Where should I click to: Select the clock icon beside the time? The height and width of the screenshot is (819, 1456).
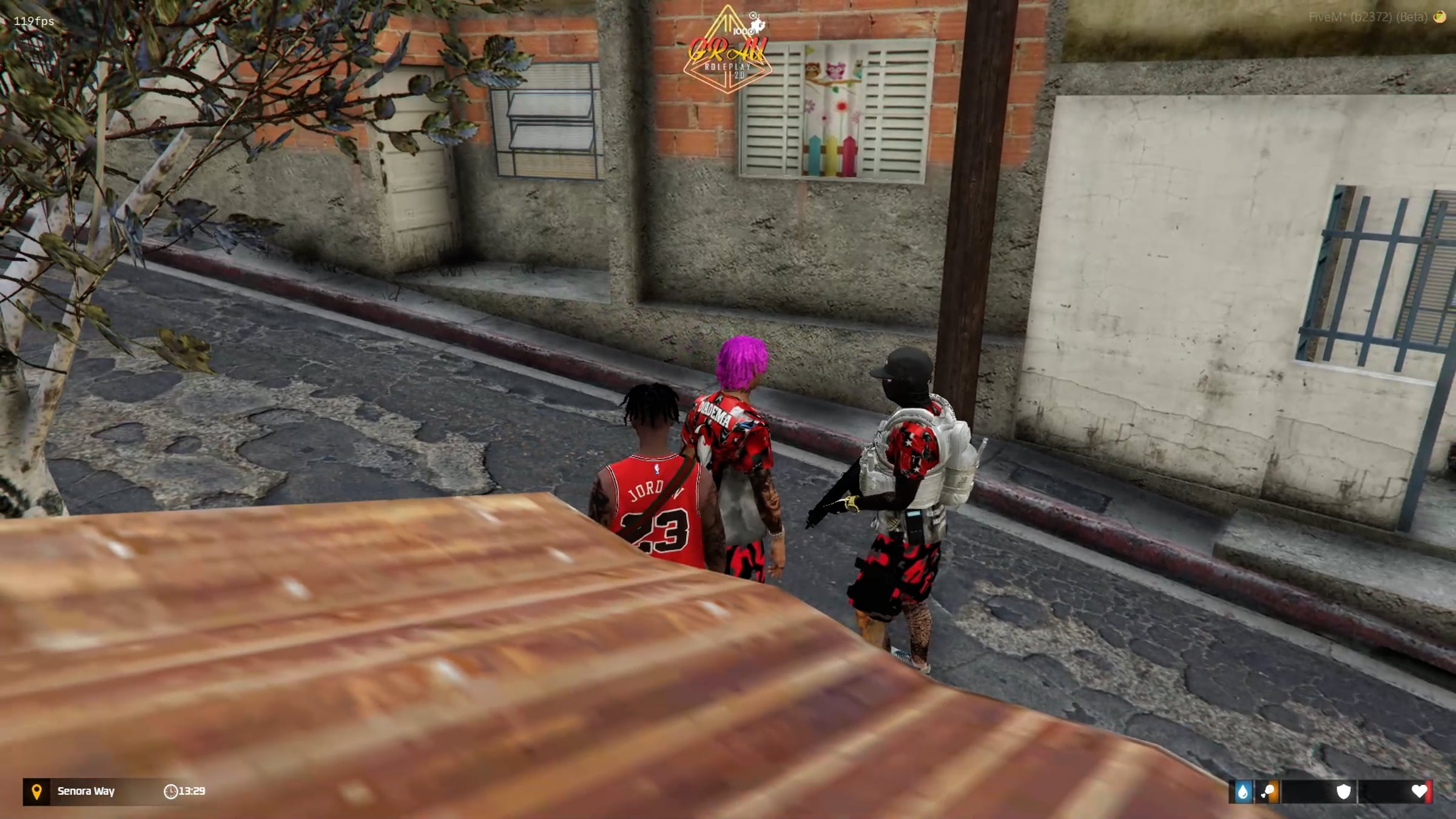[170, 792]
